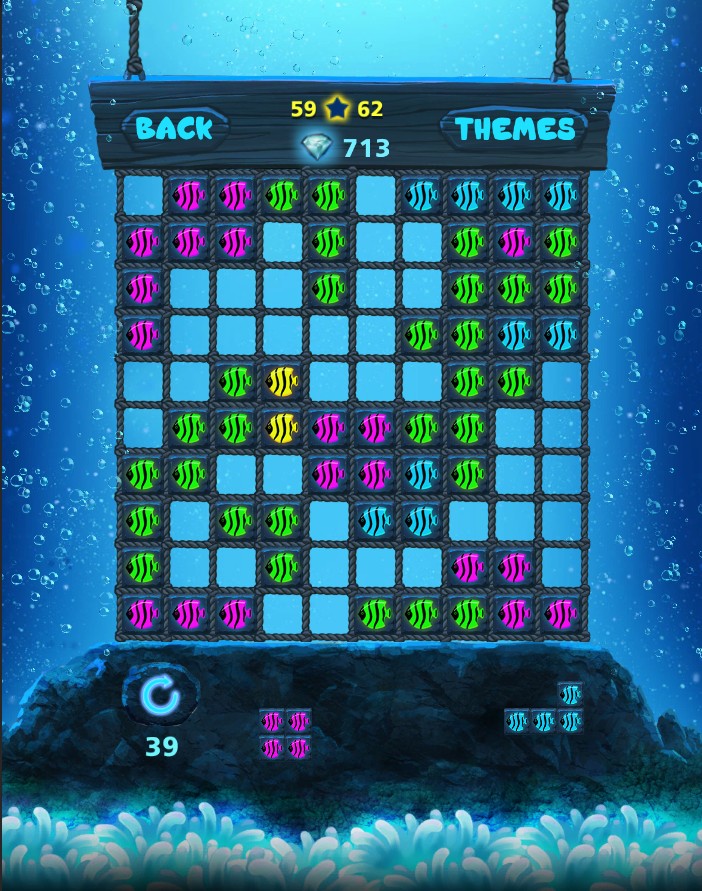This screenshot has height=891, width=702.
Task: Tap the diamond gem icon
Action: [x=318, y=148]
